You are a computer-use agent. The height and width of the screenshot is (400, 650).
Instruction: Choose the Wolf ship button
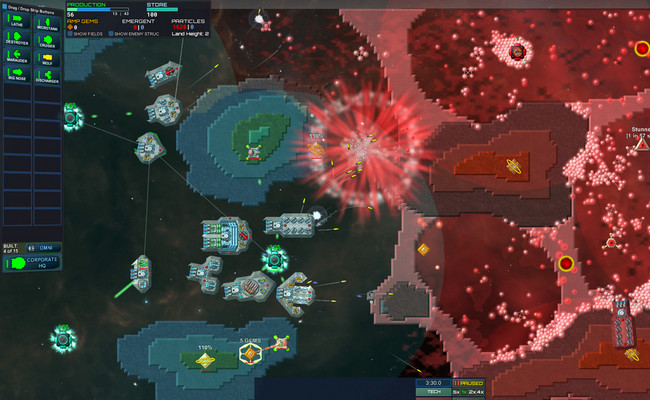(47, 59)
